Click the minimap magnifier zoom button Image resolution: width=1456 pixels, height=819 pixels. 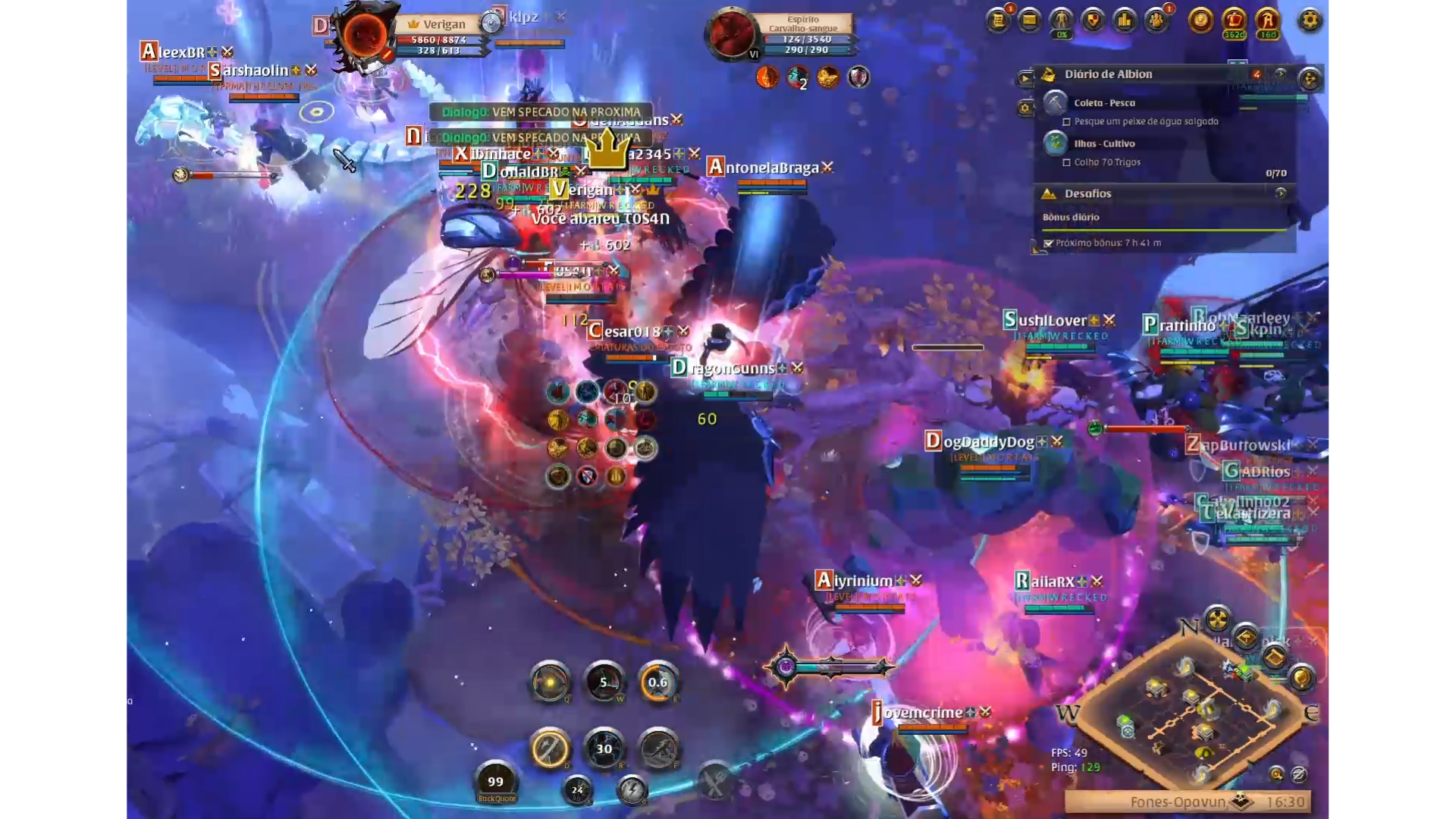1276,774
